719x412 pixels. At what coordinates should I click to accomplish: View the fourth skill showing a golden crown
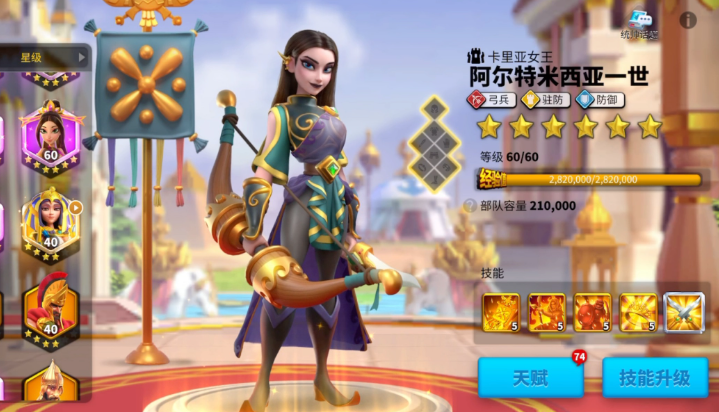638,312
